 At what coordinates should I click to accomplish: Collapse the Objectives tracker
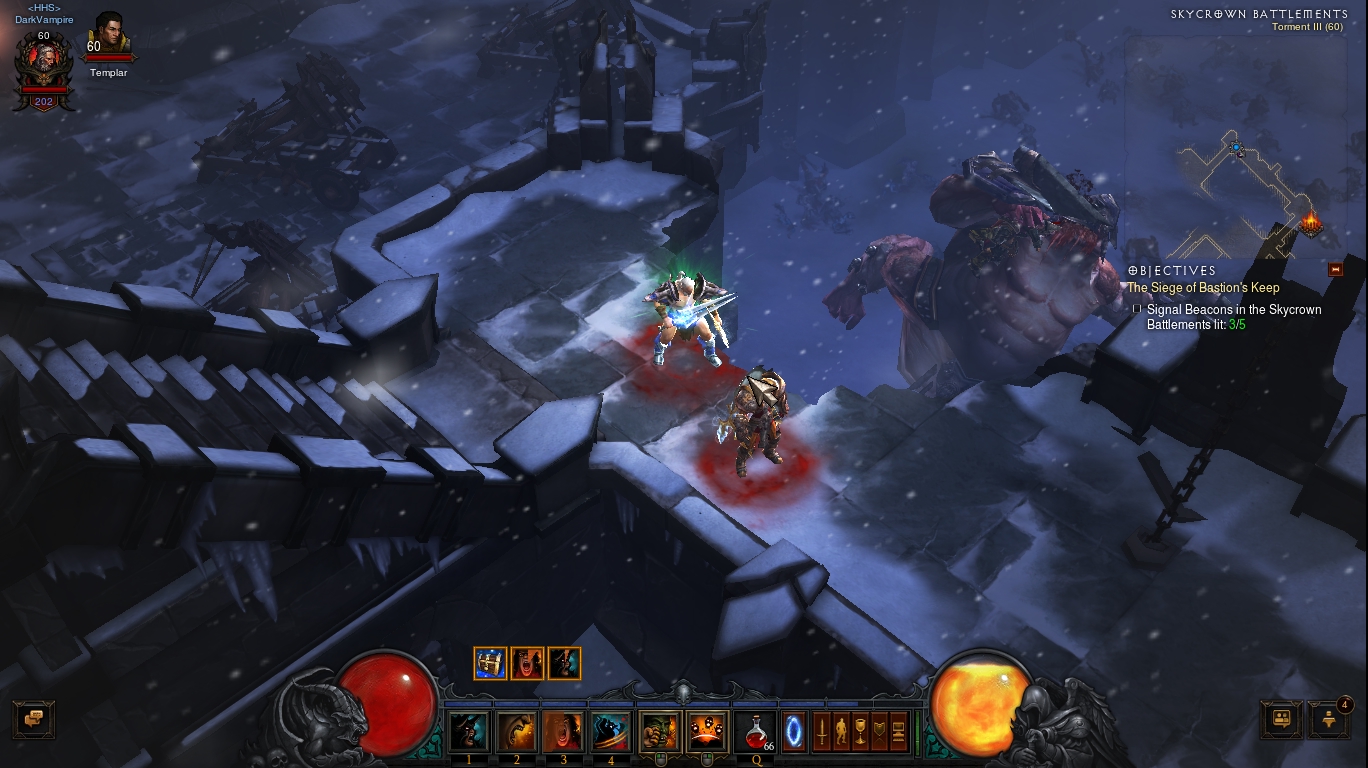(x=1334, y=270)
